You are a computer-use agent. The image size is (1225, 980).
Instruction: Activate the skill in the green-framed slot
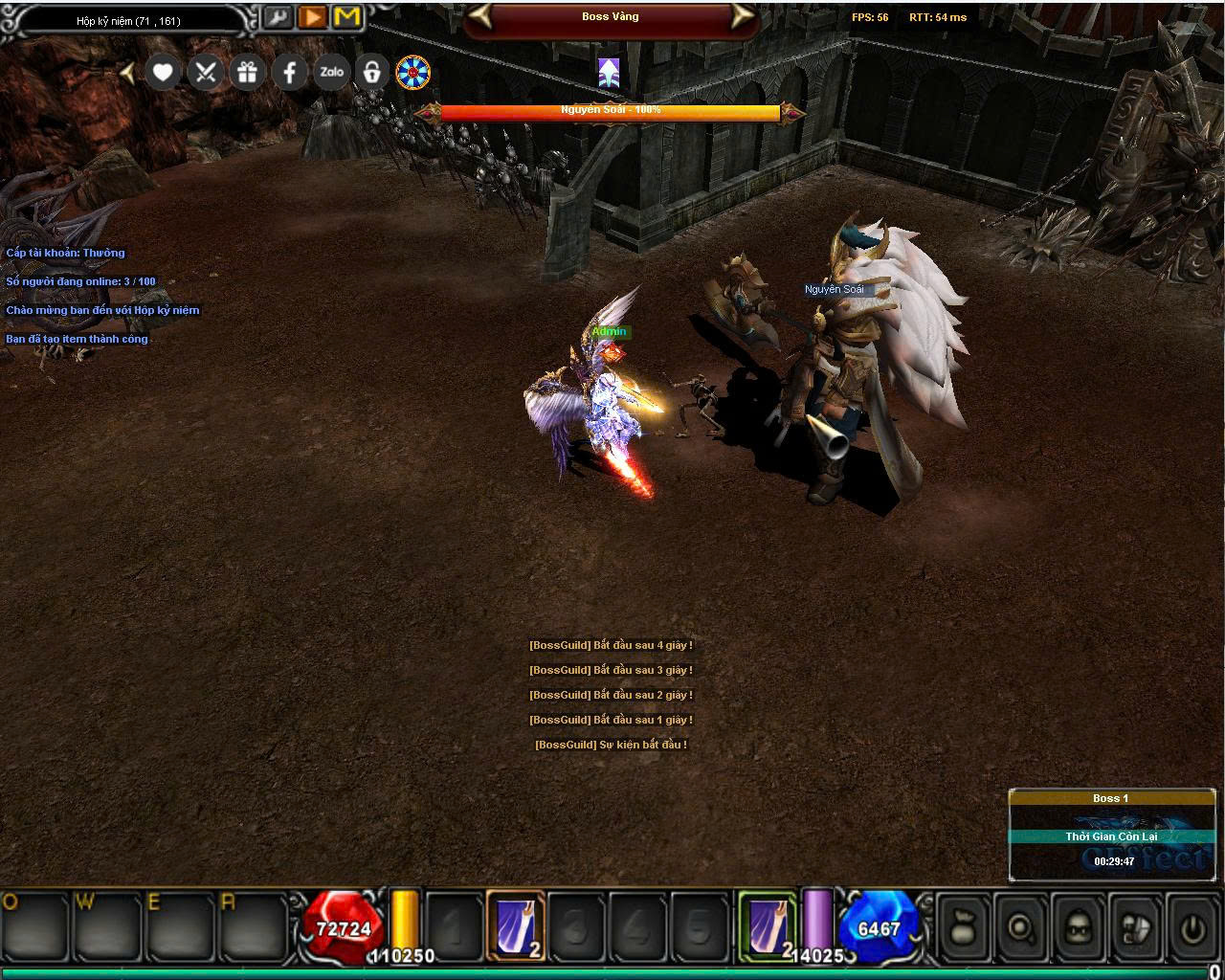(x=768, y=925)
